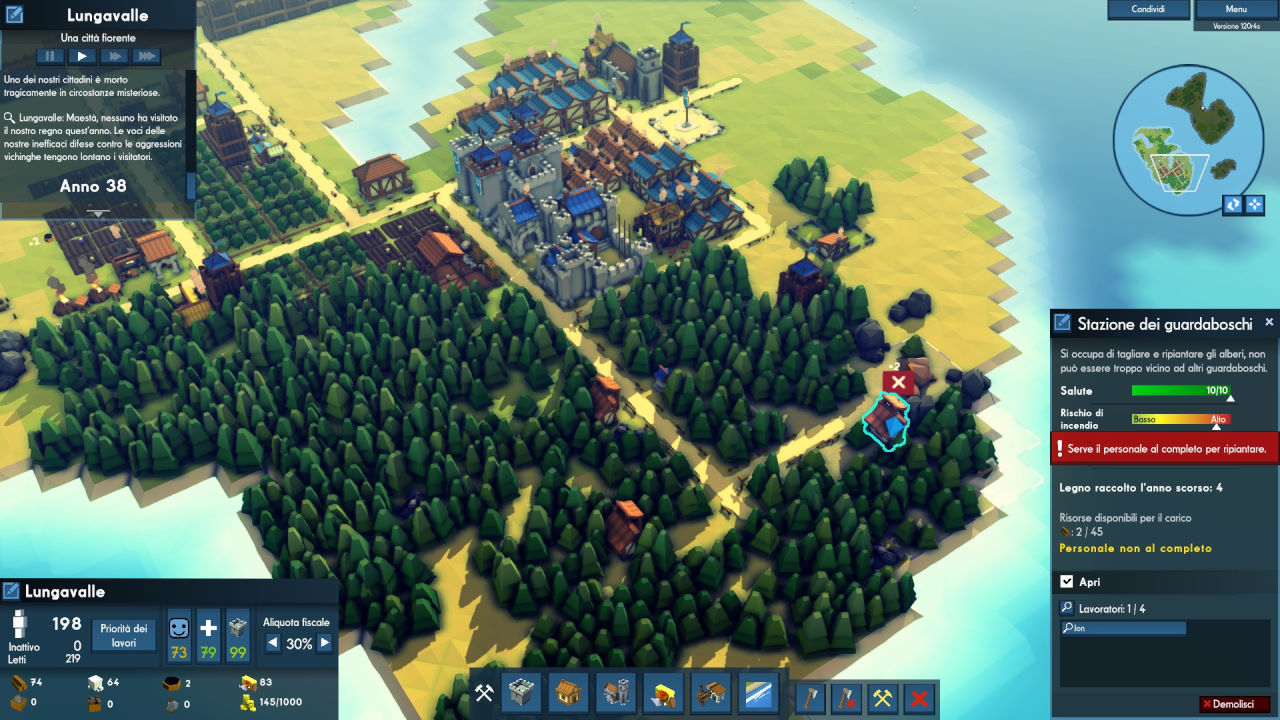The image size is (1280, 720).
Task: Switch to triple fast-forward speed
Action: [147, 56]
